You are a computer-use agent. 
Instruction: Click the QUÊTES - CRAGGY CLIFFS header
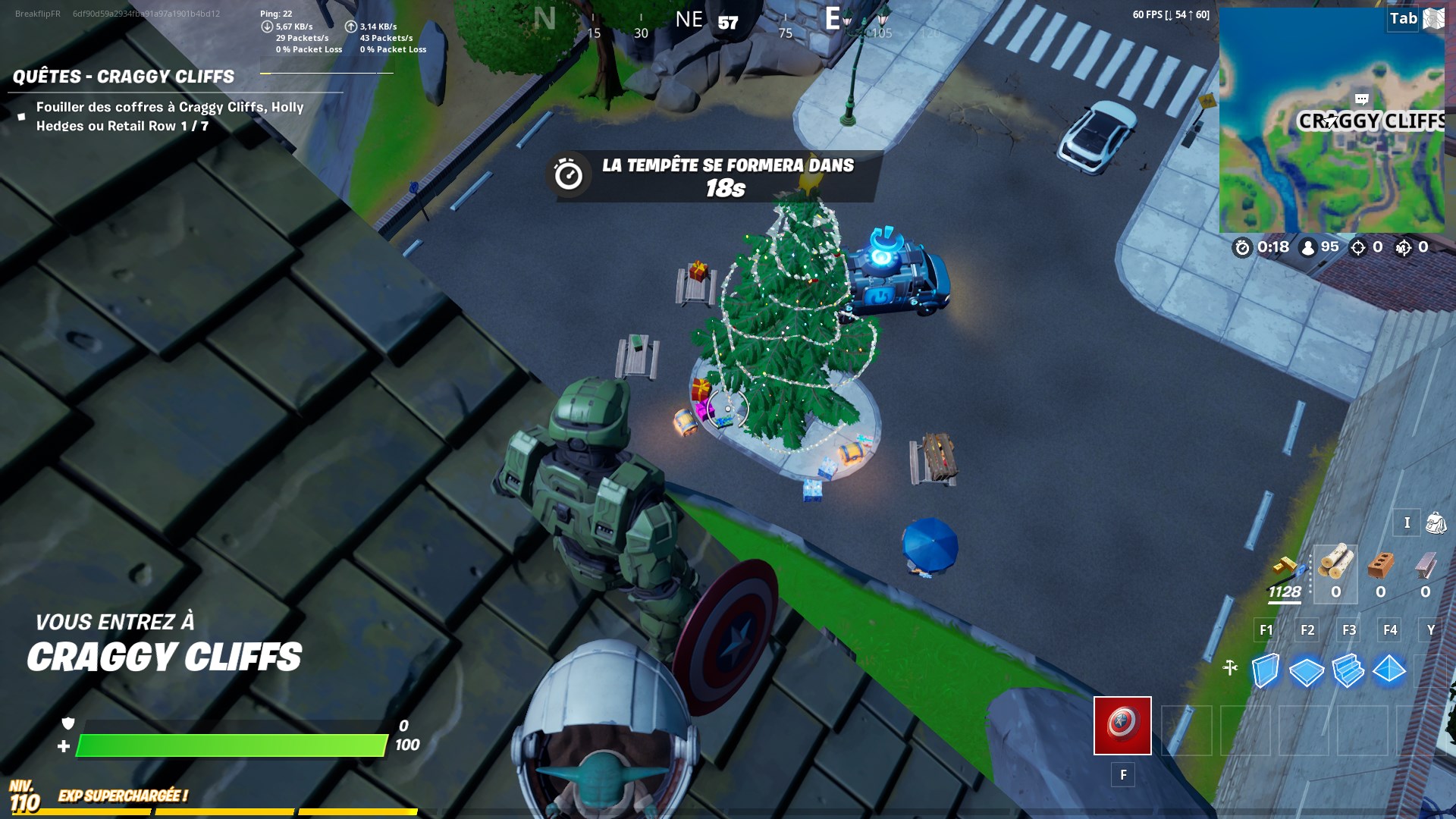(121, 75)
